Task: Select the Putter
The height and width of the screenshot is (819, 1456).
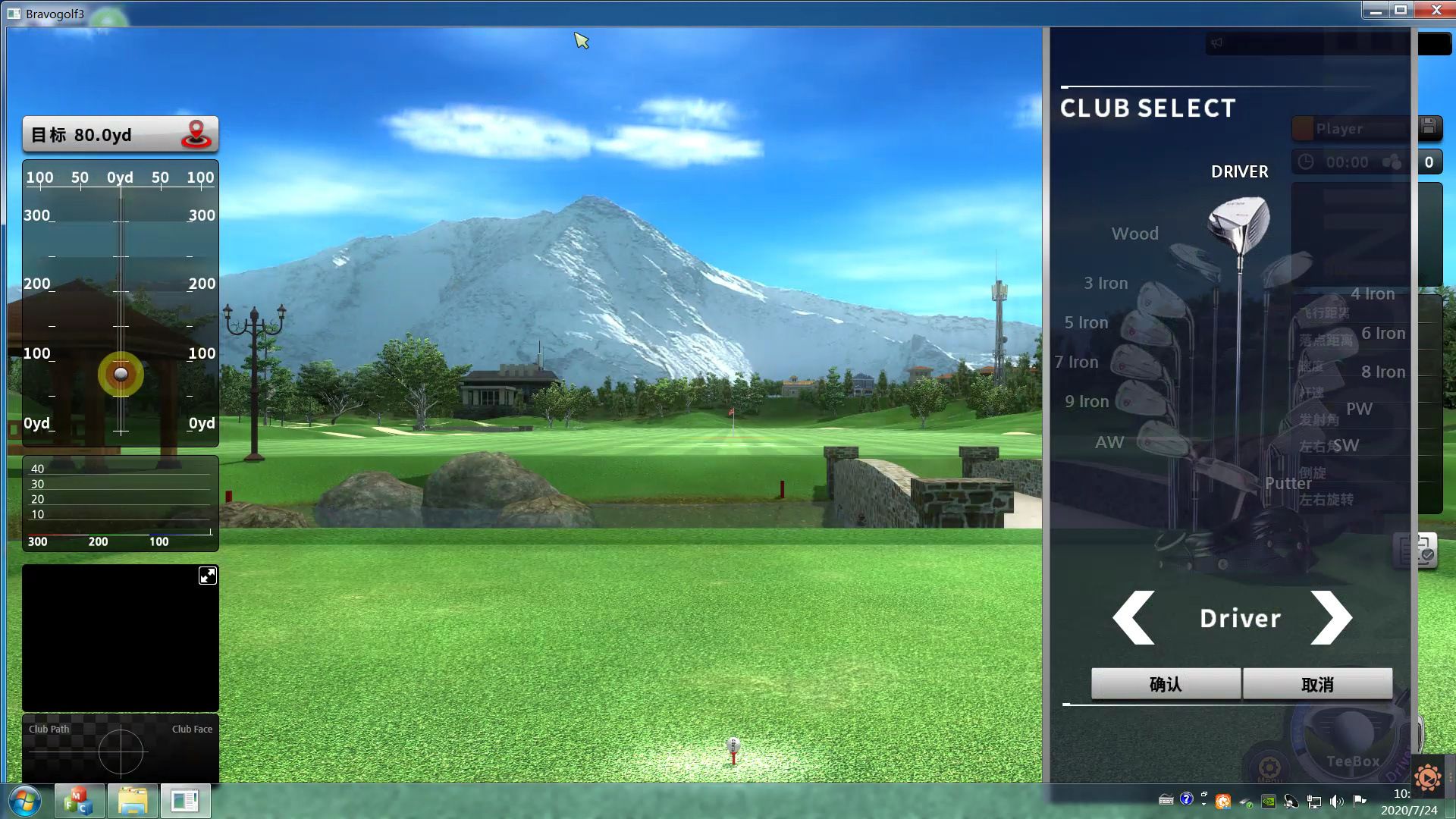Action: 1288,483
